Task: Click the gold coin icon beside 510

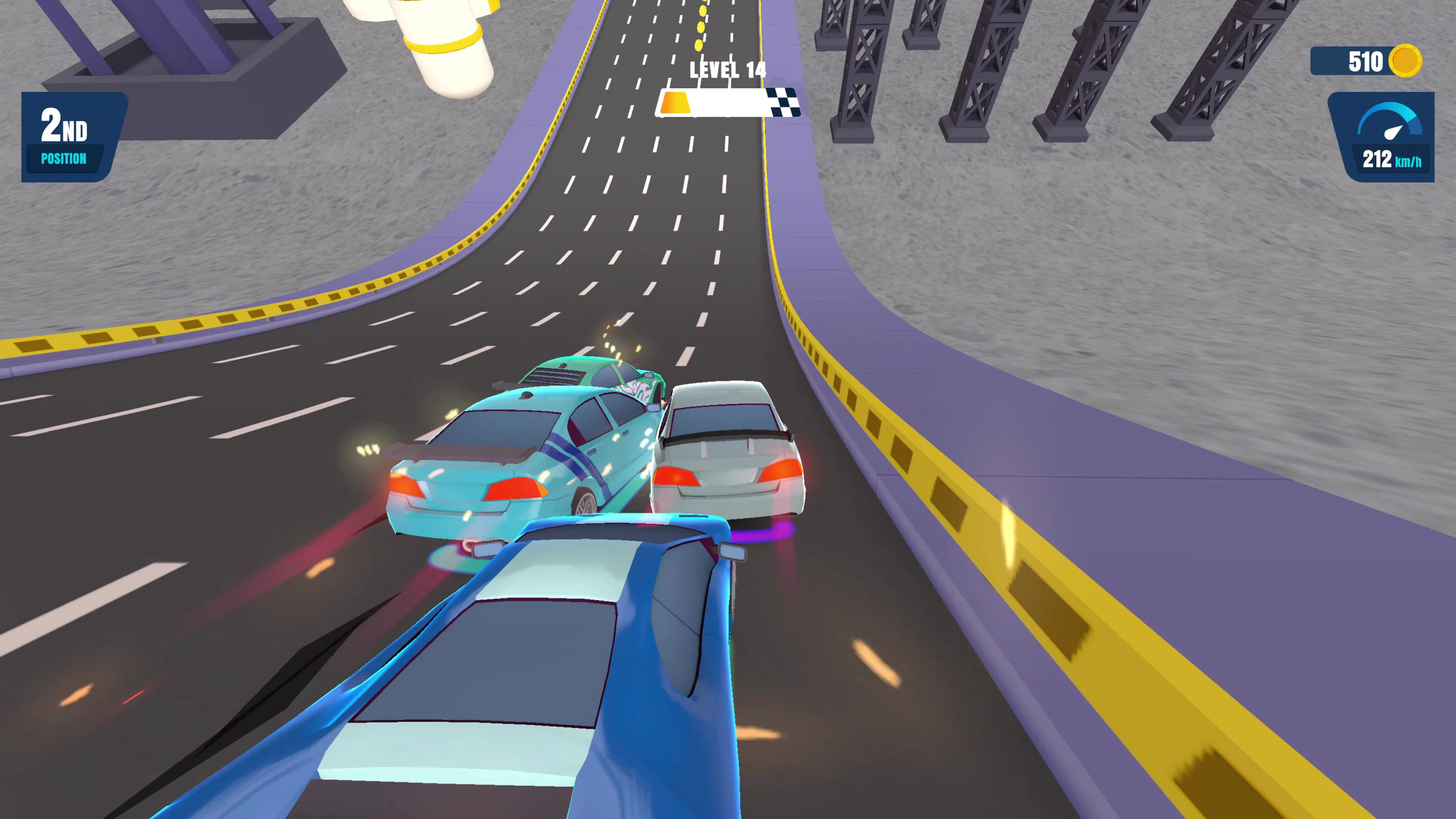Action: (1407, 61)
